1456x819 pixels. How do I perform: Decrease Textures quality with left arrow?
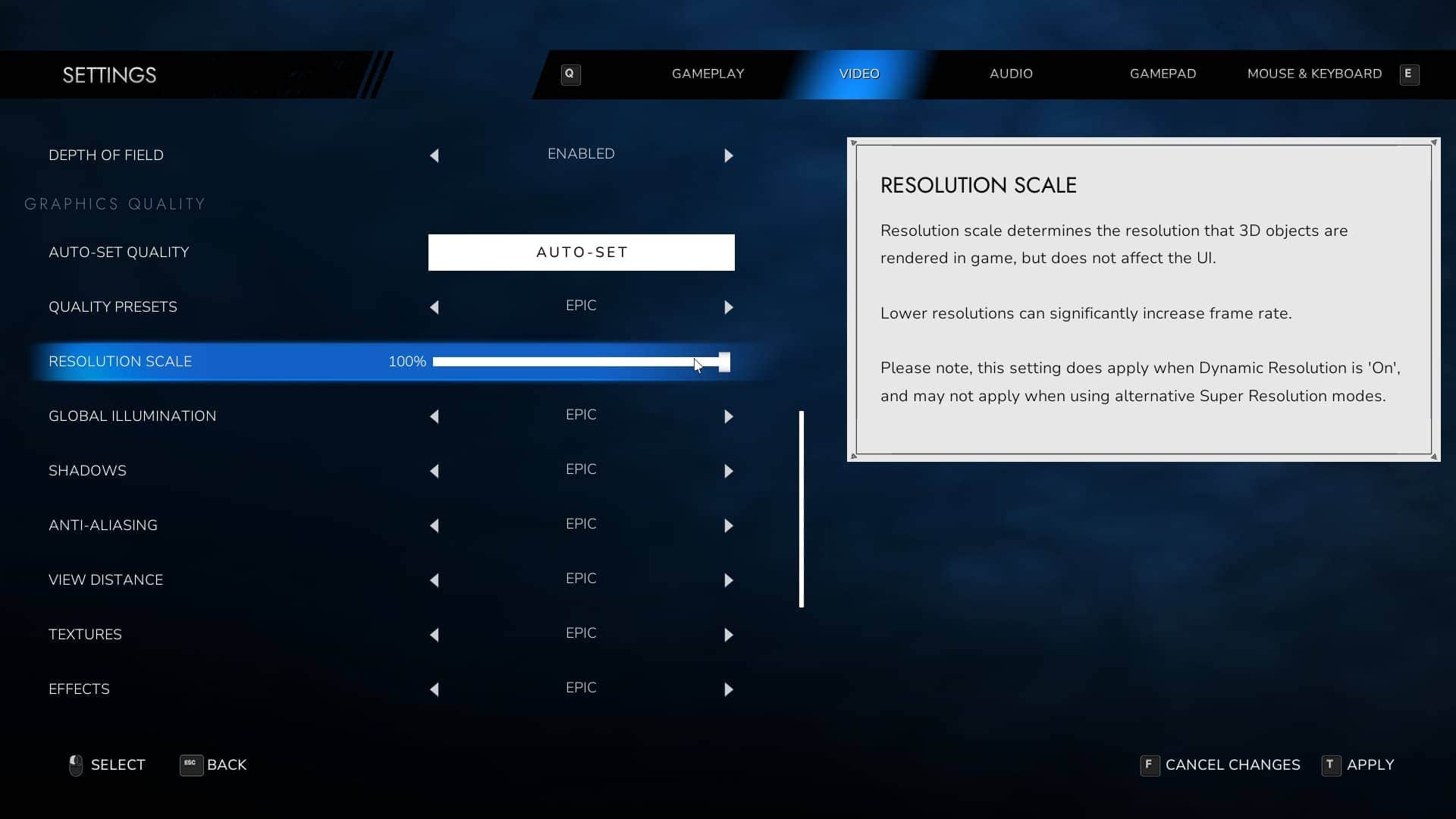(435, 635)
